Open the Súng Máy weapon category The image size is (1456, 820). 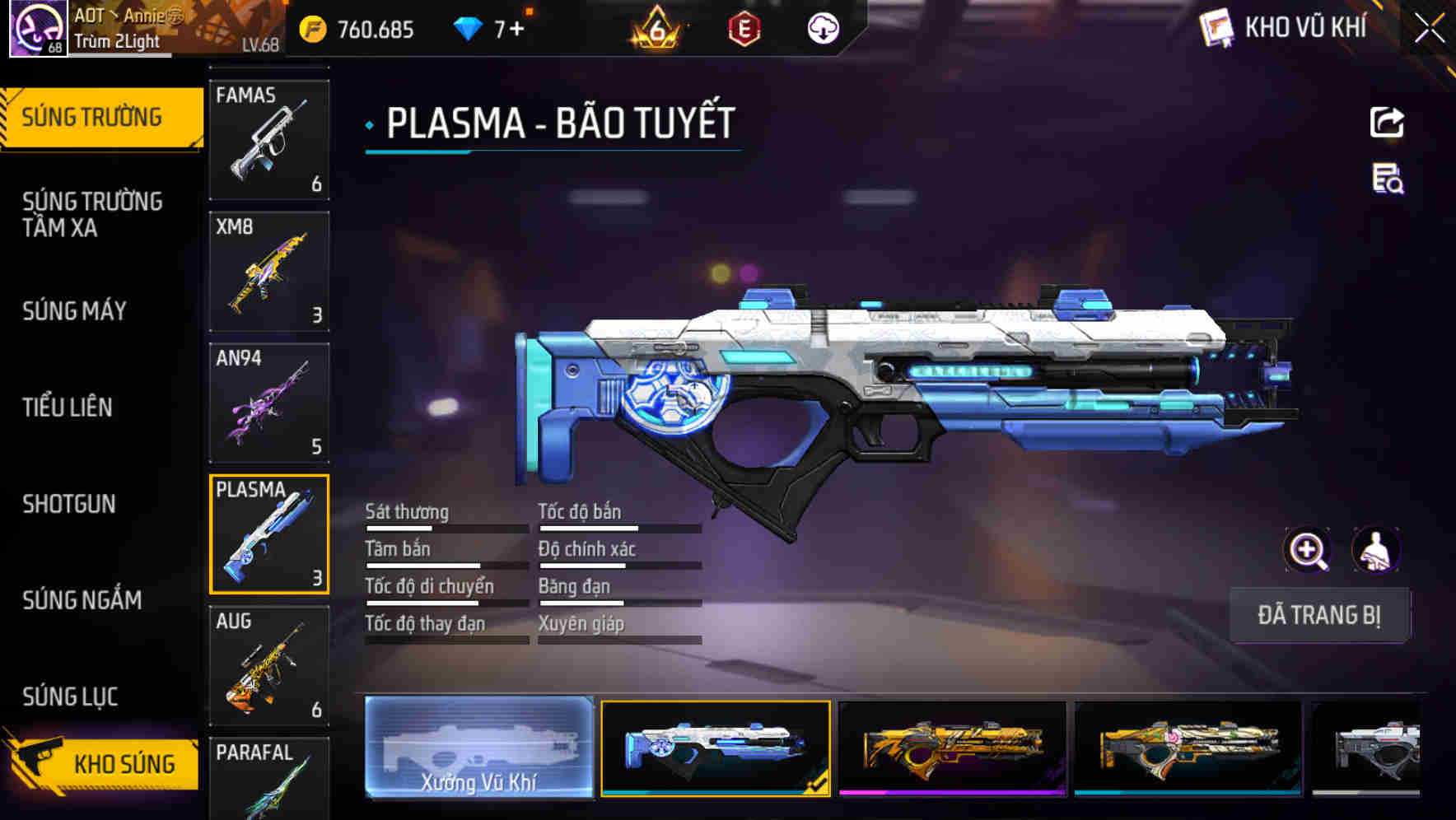(x=74, y=311)
